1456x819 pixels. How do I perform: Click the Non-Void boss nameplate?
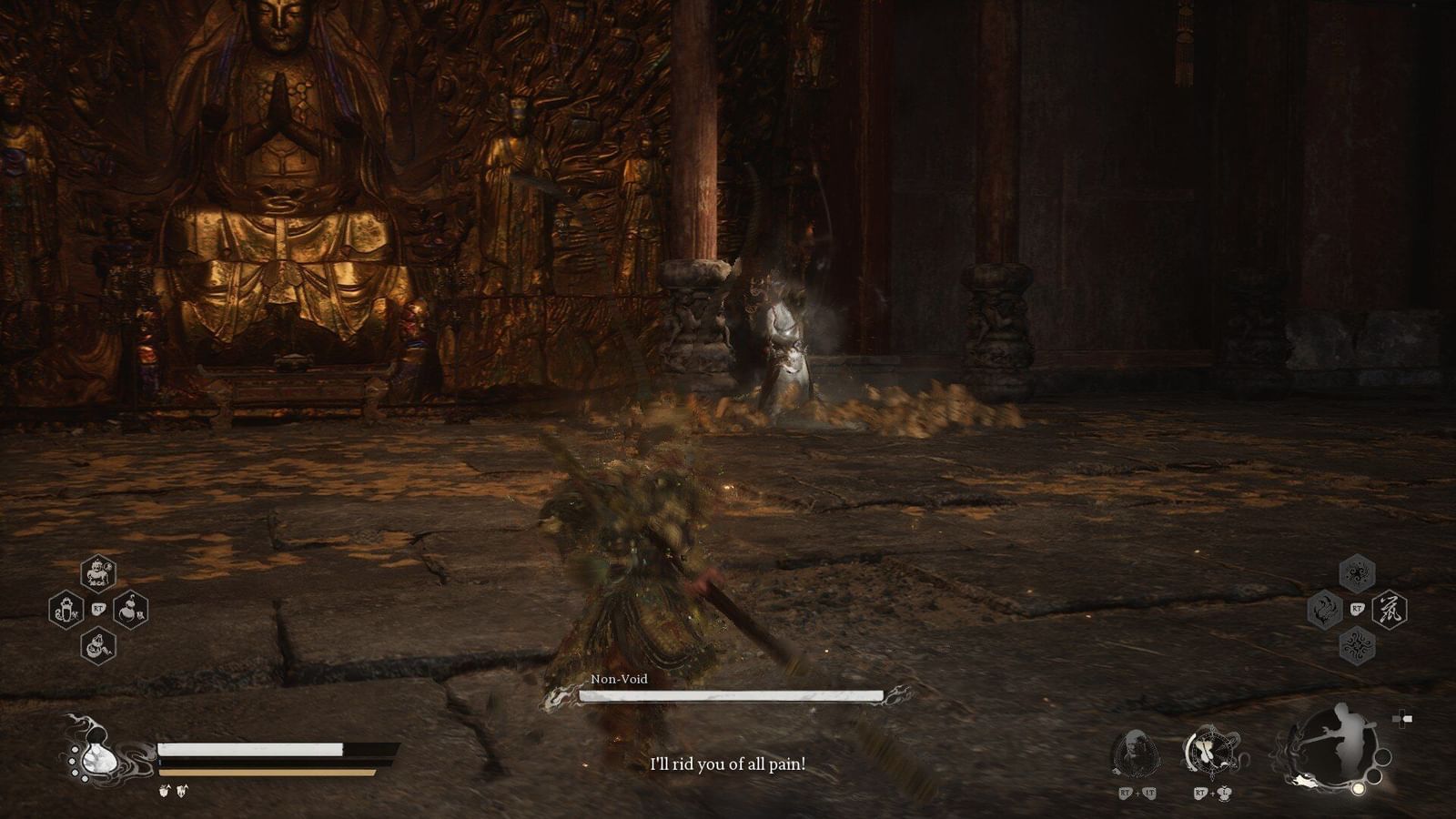pyautogui.click(x=620, y=678)
